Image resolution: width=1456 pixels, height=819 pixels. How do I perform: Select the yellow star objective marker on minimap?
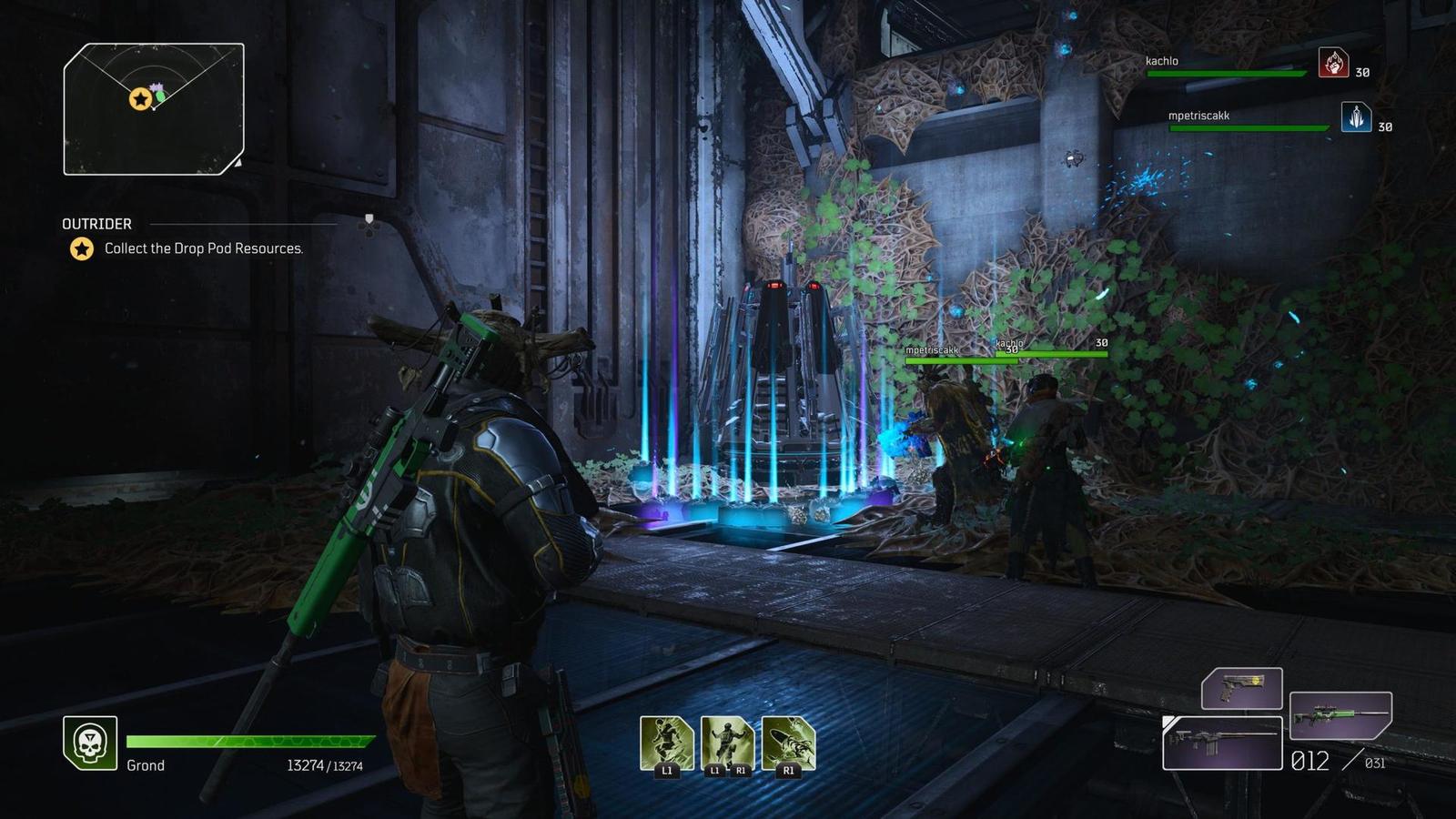140,98
